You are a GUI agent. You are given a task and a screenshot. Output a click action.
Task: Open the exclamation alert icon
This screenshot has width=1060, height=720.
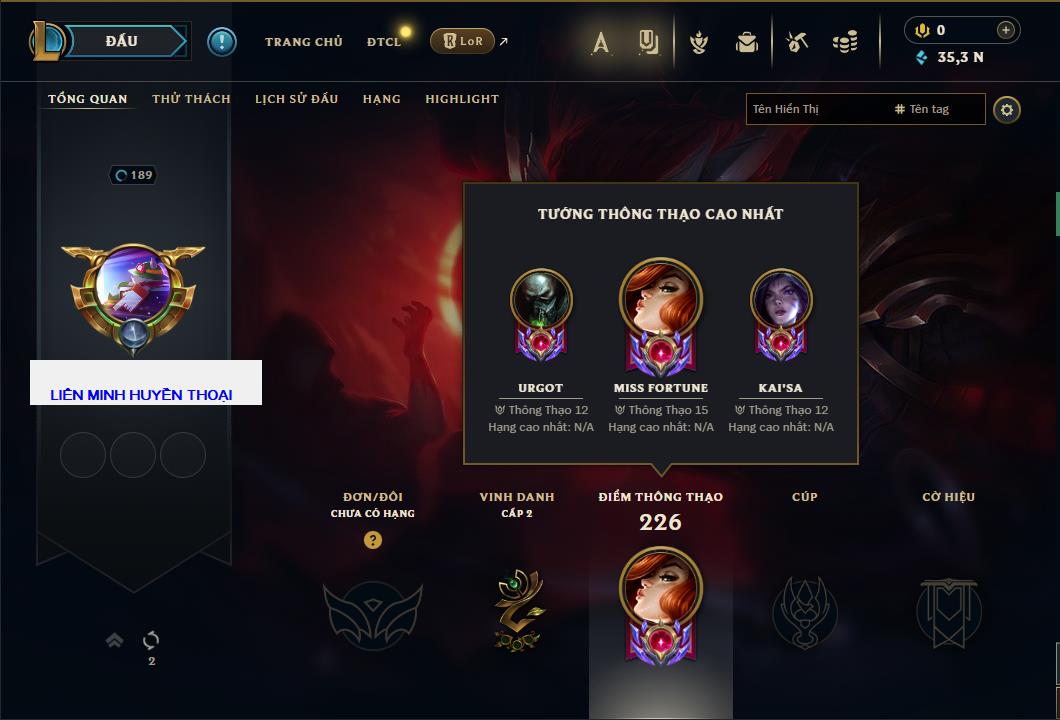(221, 41)
